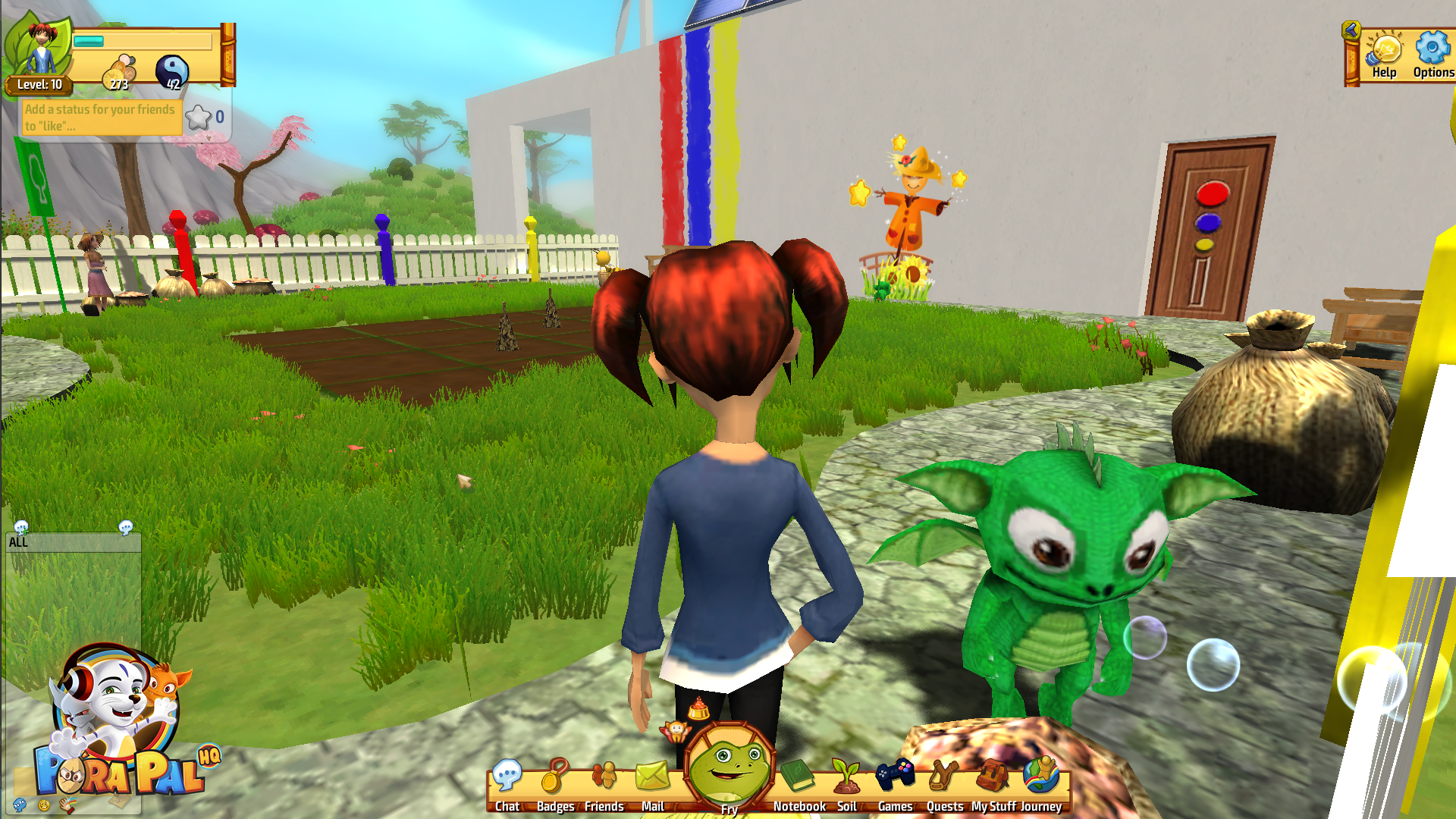Click the status message input field
Image resolution: width=1456 pixels, height=819 pixels.
100,118
